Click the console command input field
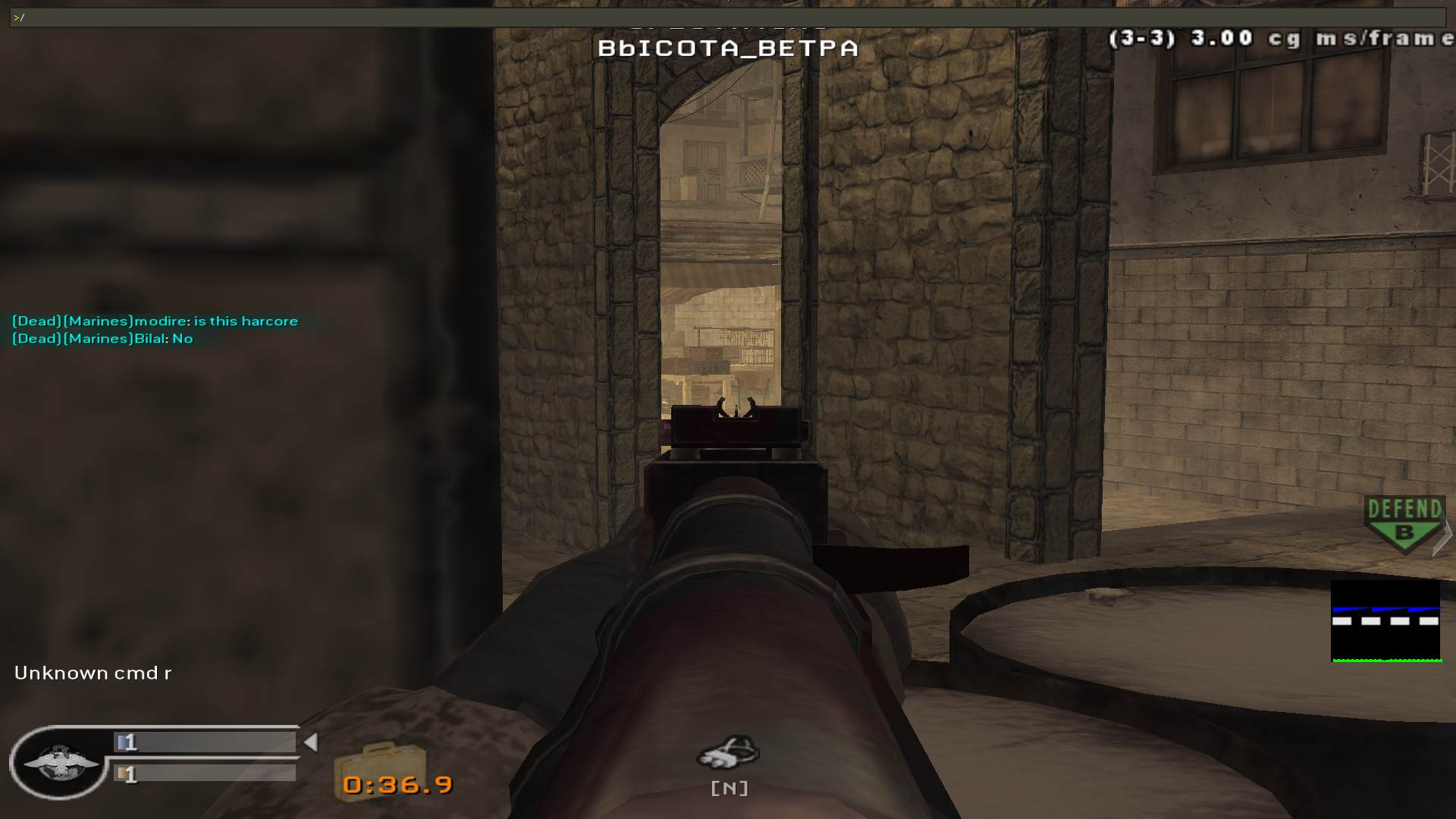Viewport: 1456px width, 819px height. [728, 17]
